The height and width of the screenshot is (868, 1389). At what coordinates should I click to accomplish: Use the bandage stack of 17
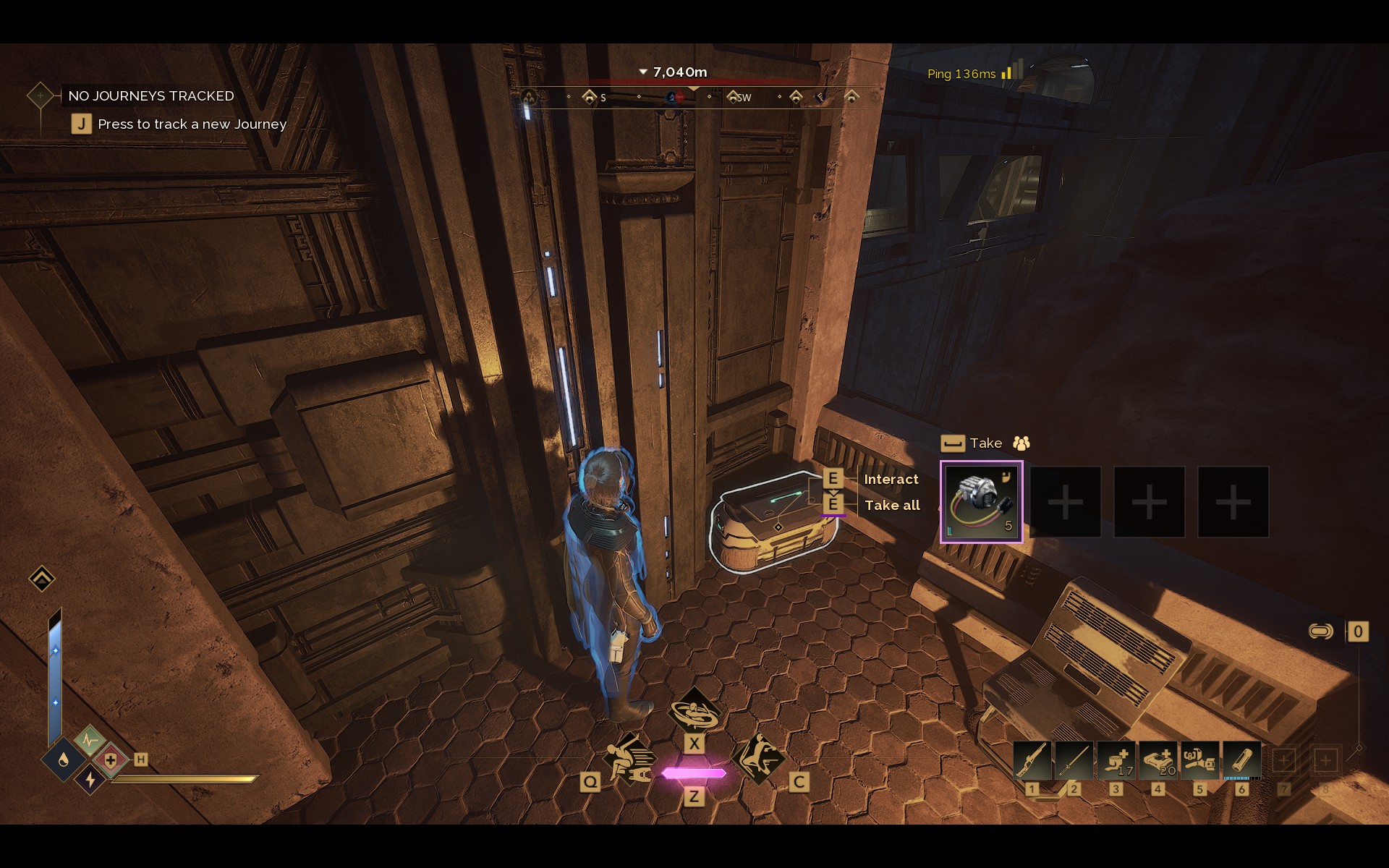(x=1116, y=760)
